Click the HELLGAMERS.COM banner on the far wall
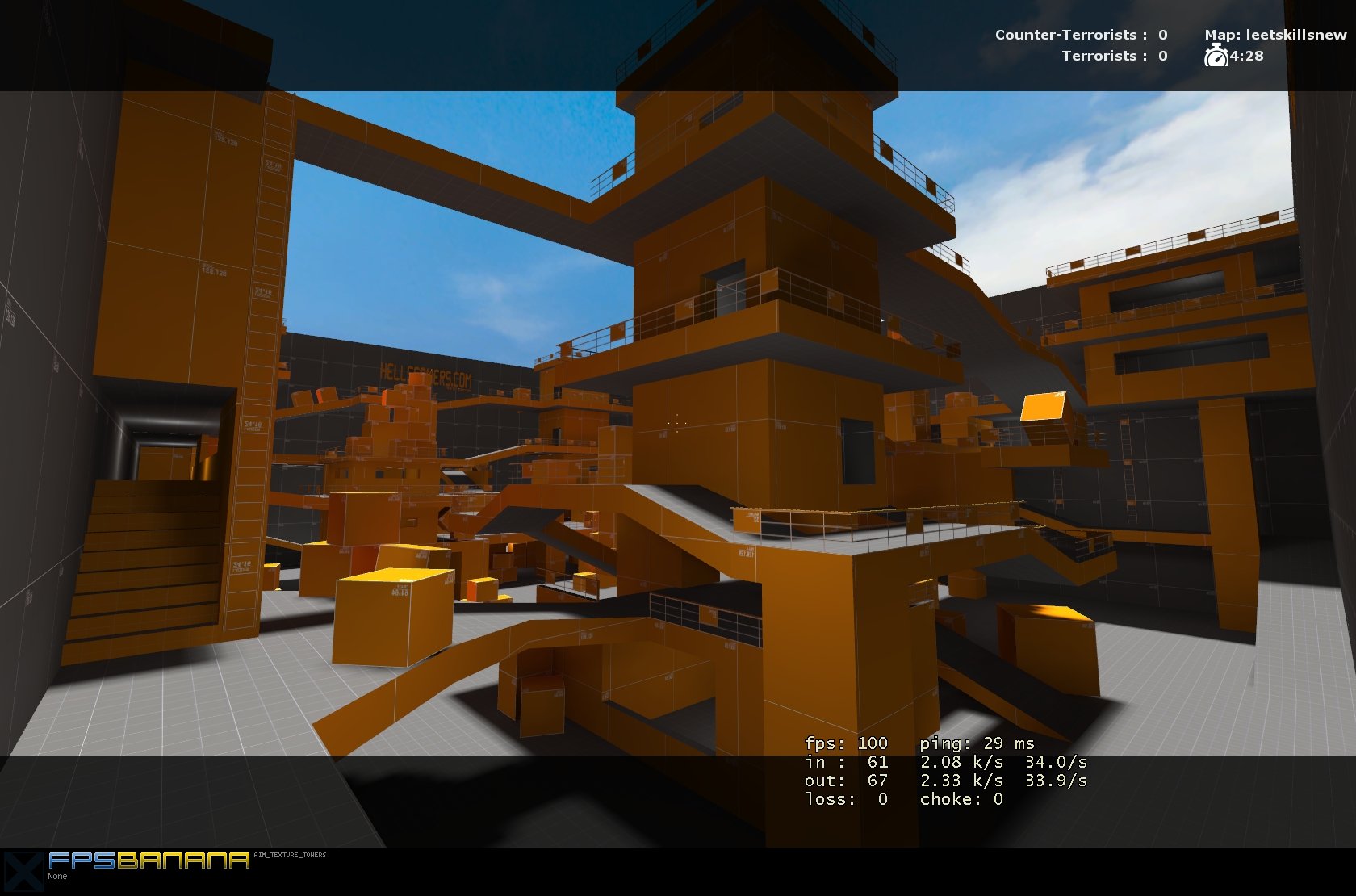The width and height of the screenshot is (1356, 896). click(x=428, y=374)
